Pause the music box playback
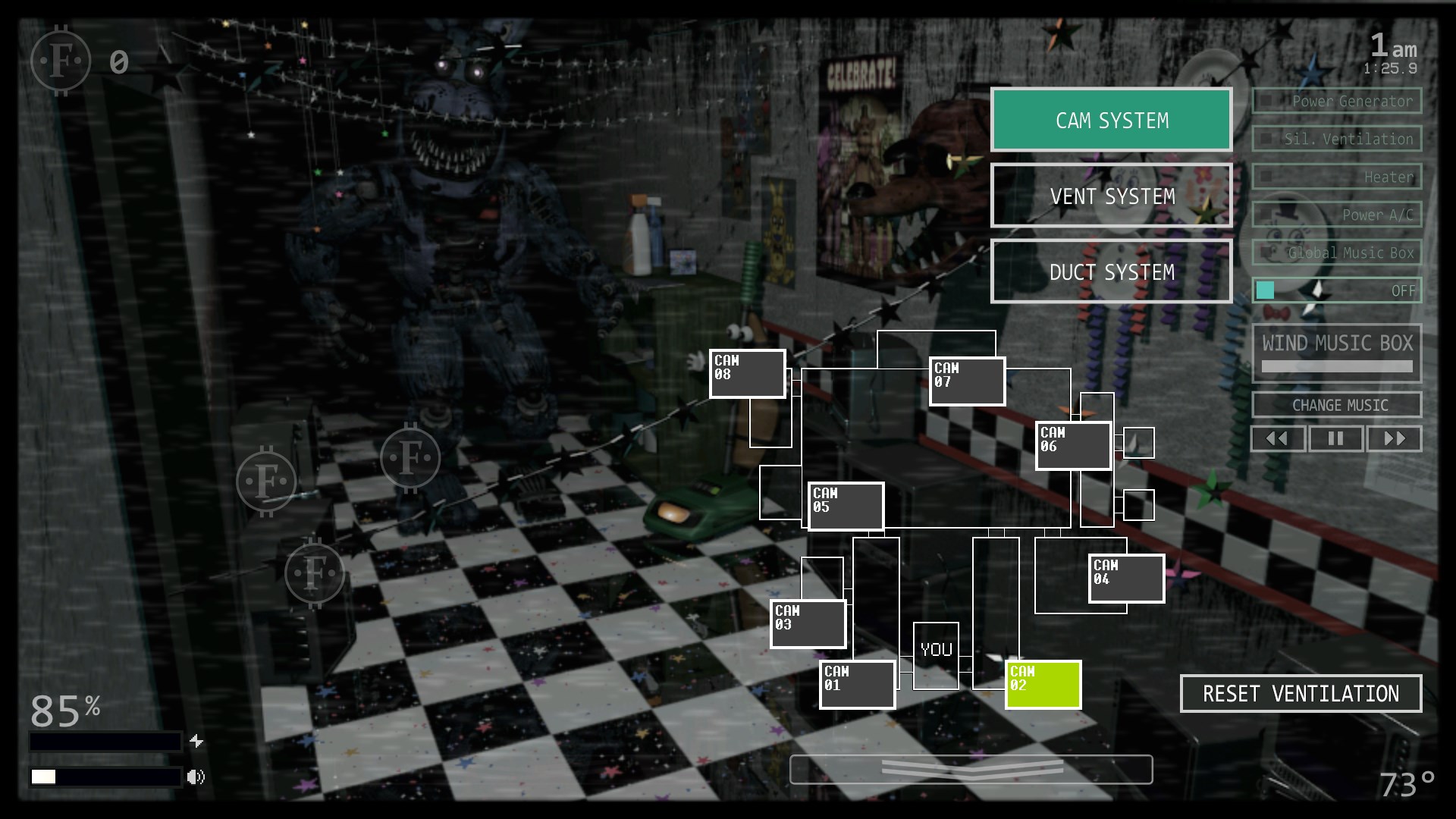The height and width of the screenshot is (819, 1456). (1336, 438)
